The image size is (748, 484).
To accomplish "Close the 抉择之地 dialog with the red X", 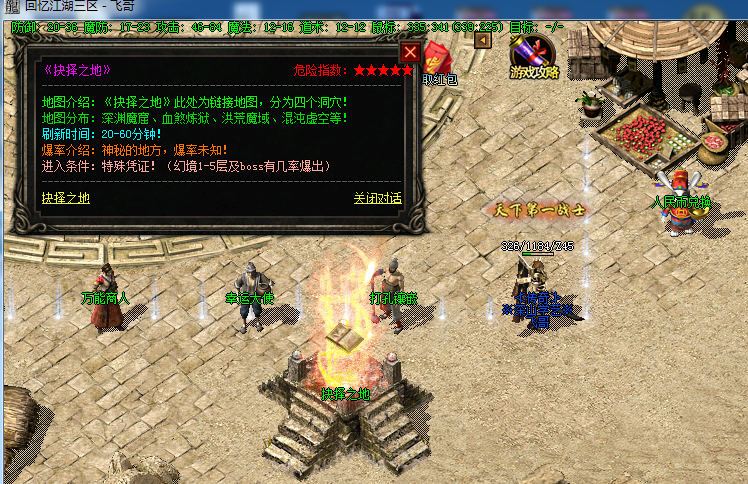I will 410,51.
